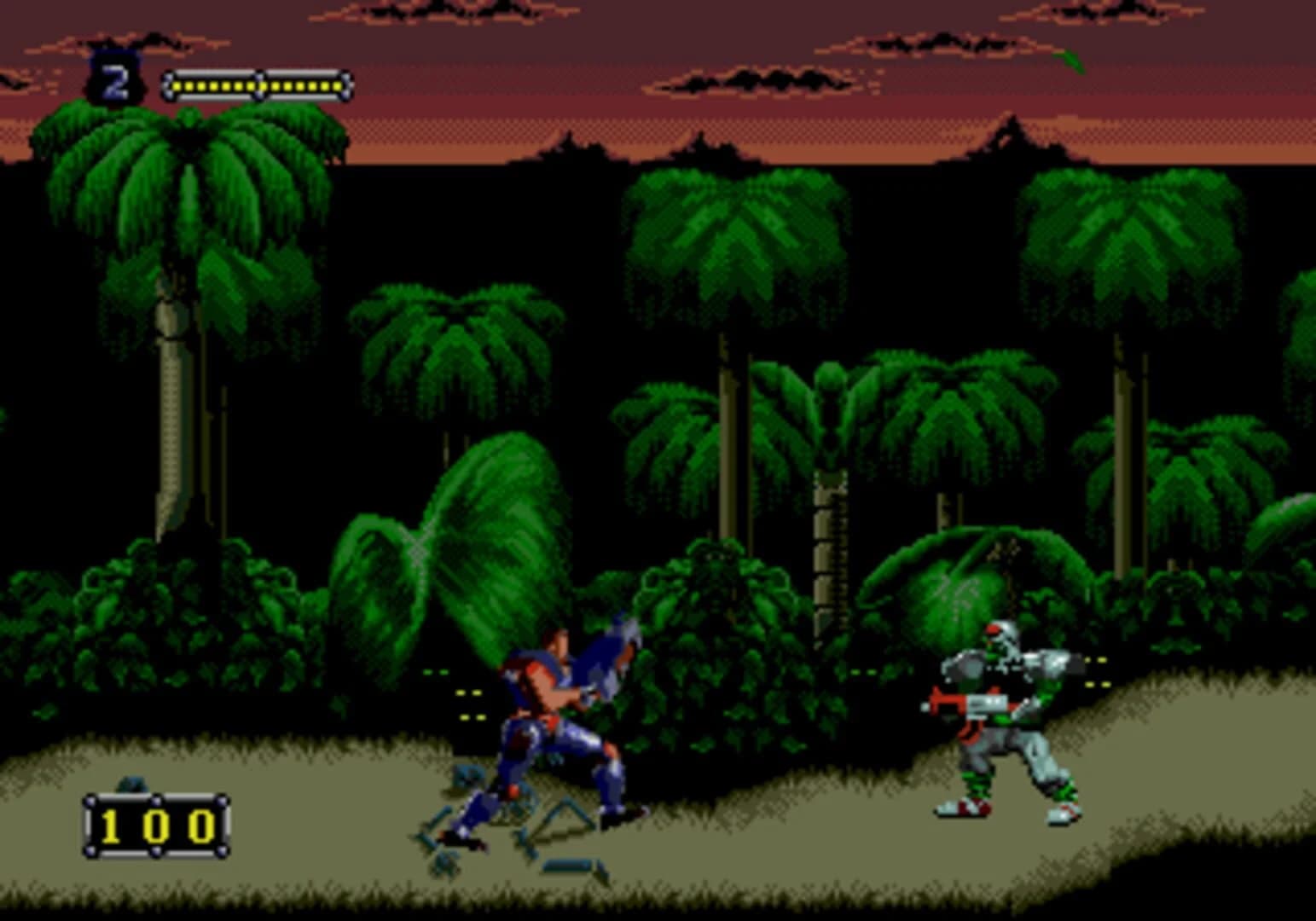Click the small green gem above the score box

[x=132, y=783]
